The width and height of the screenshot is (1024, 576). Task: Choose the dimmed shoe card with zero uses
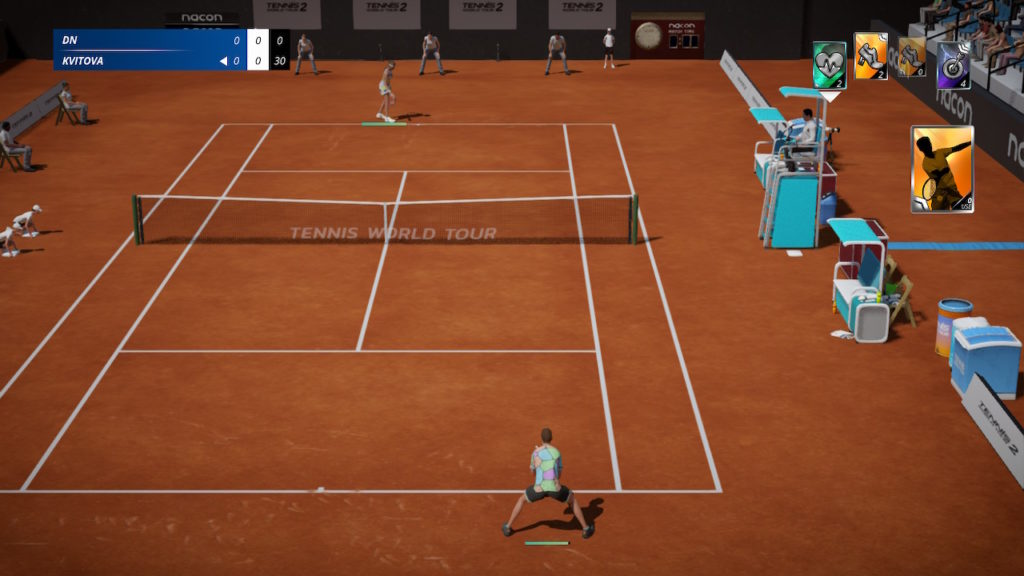(x=911, y=57)
